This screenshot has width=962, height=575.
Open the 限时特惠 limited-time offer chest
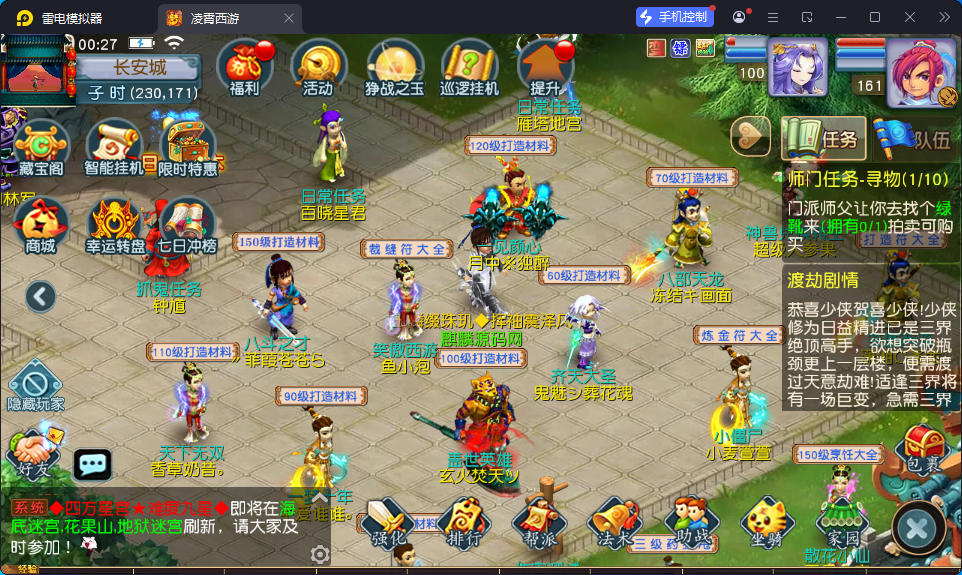pyautogui.click(x=188, y=145)
